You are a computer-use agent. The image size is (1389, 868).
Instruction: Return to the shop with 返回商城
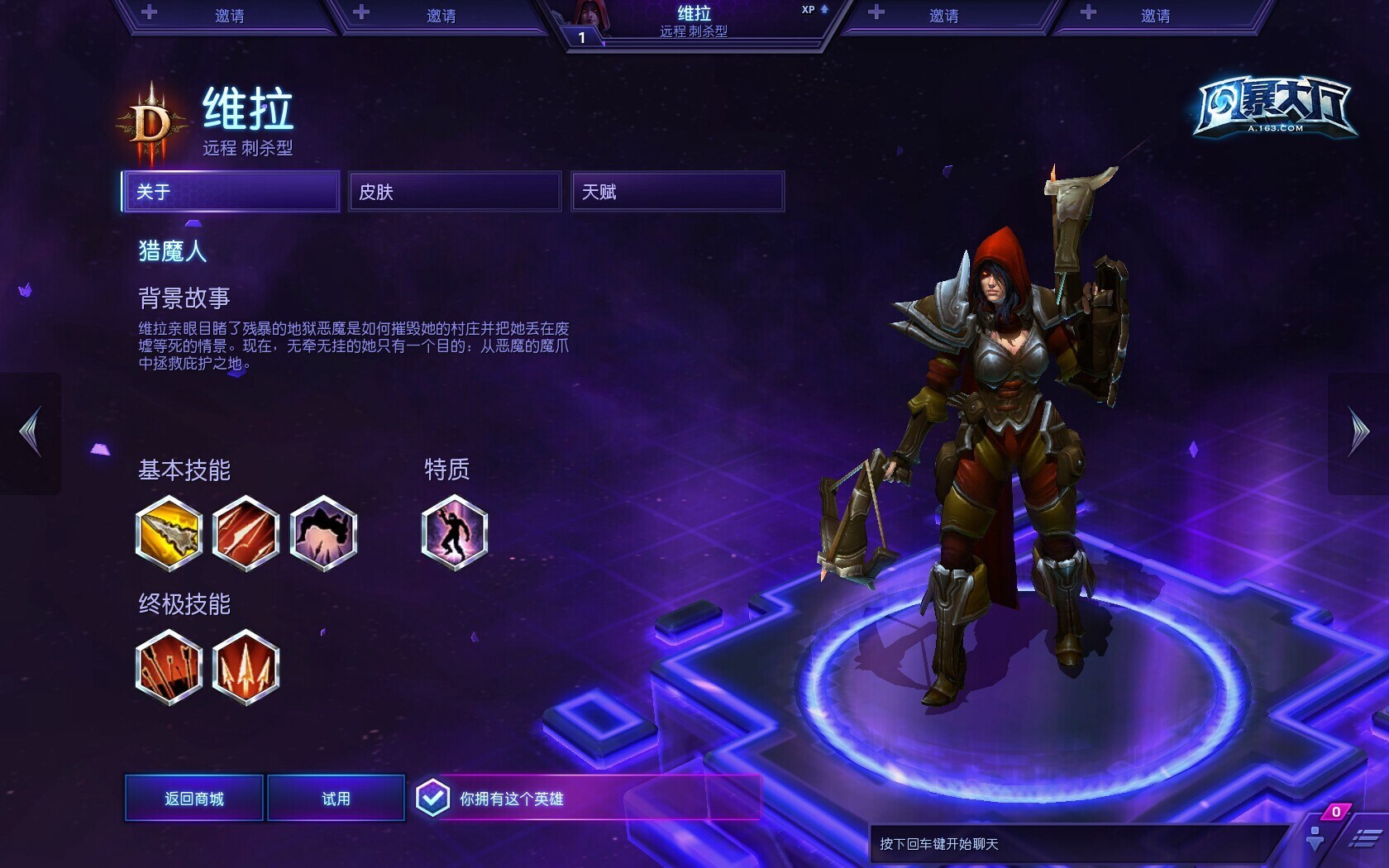(194, 799)
